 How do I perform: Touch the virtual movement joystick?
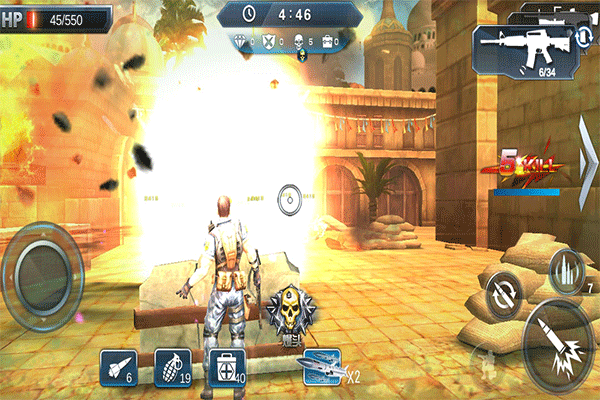pyautogui.click(x=44, y=267)
